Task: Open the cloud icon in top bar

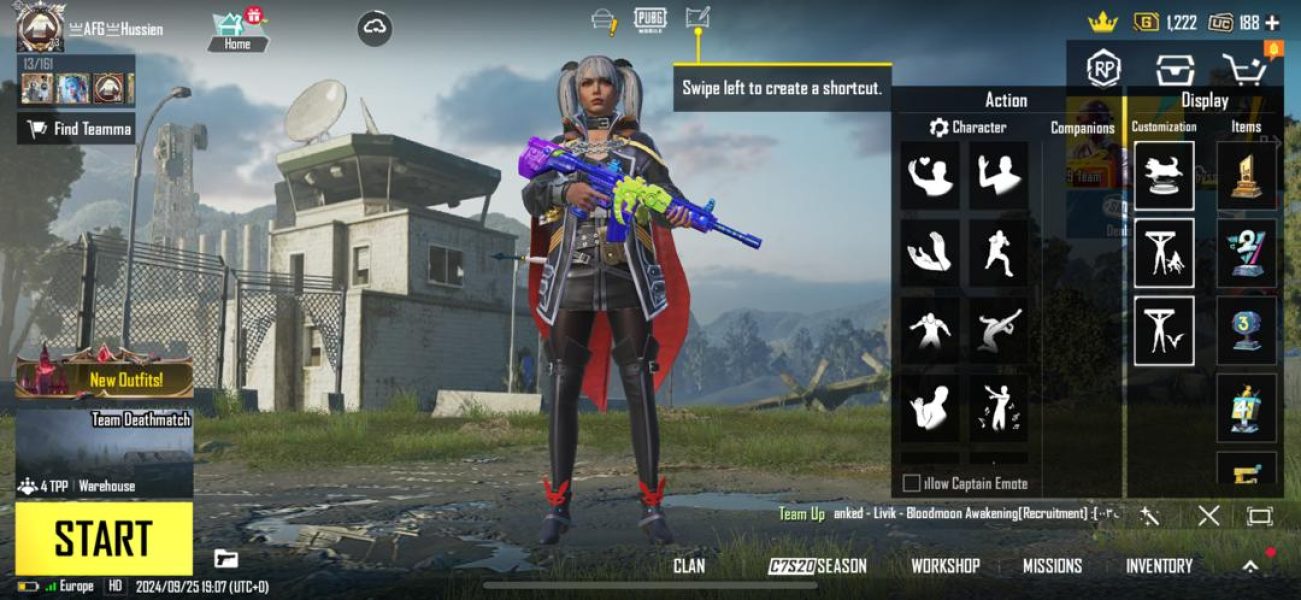Action: (375, 29)
